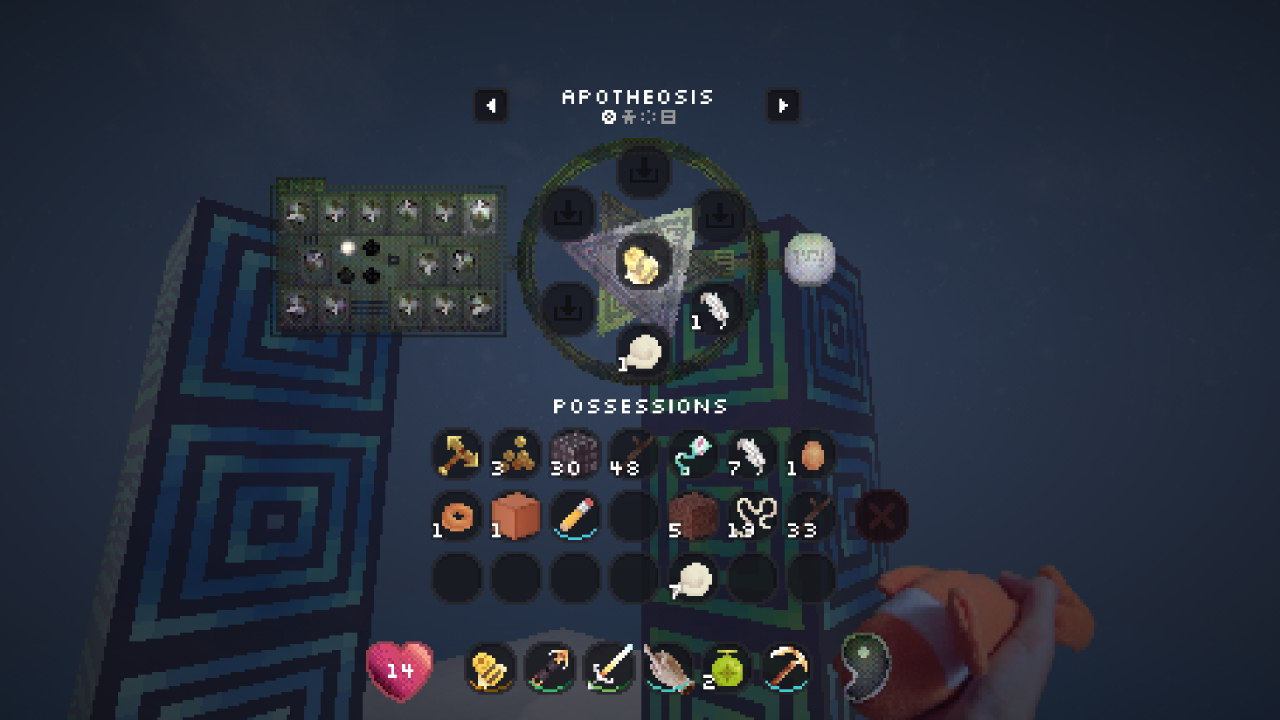Select the single egg slot

[811, 455]
